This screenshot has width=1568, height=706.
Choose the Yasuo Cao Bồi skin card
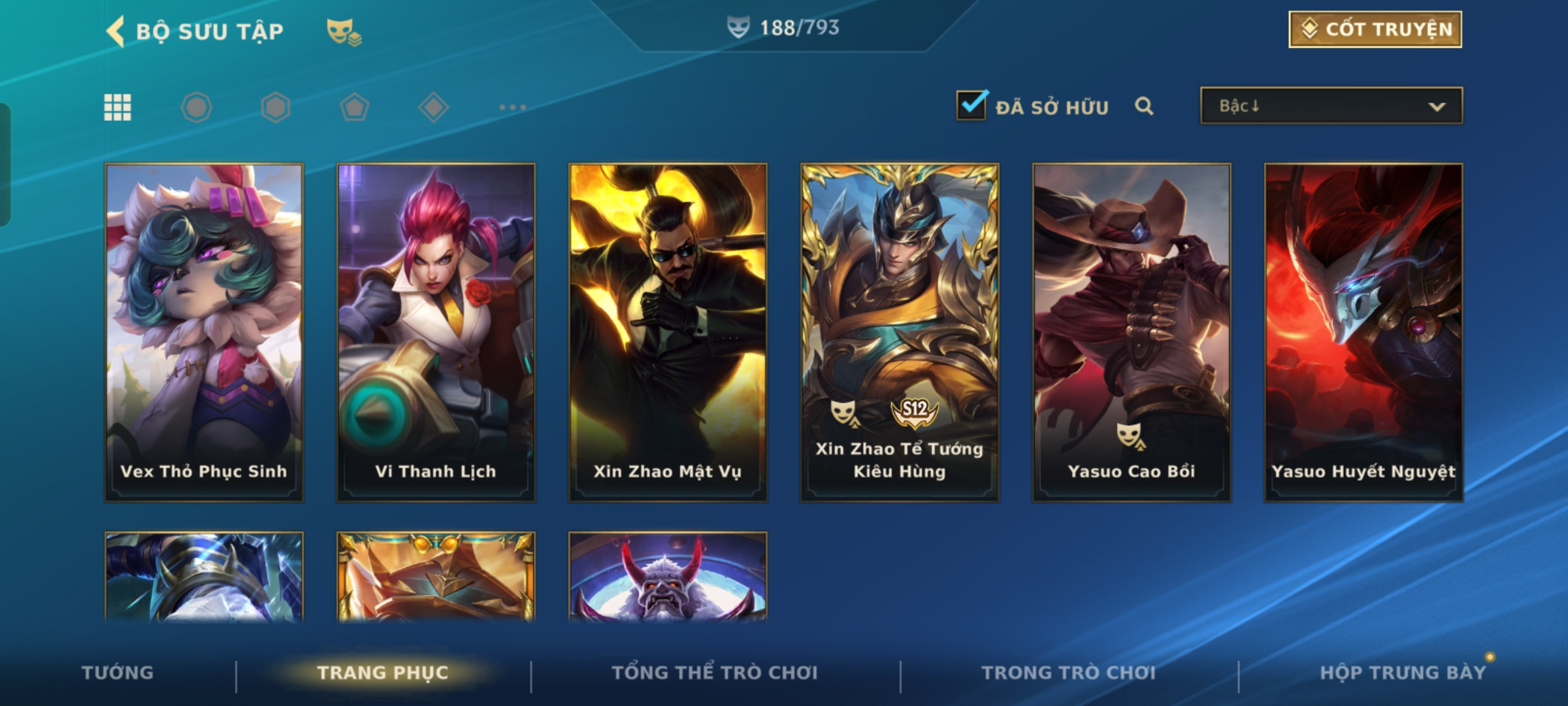pyautogui.click(x=1132, y=332)
